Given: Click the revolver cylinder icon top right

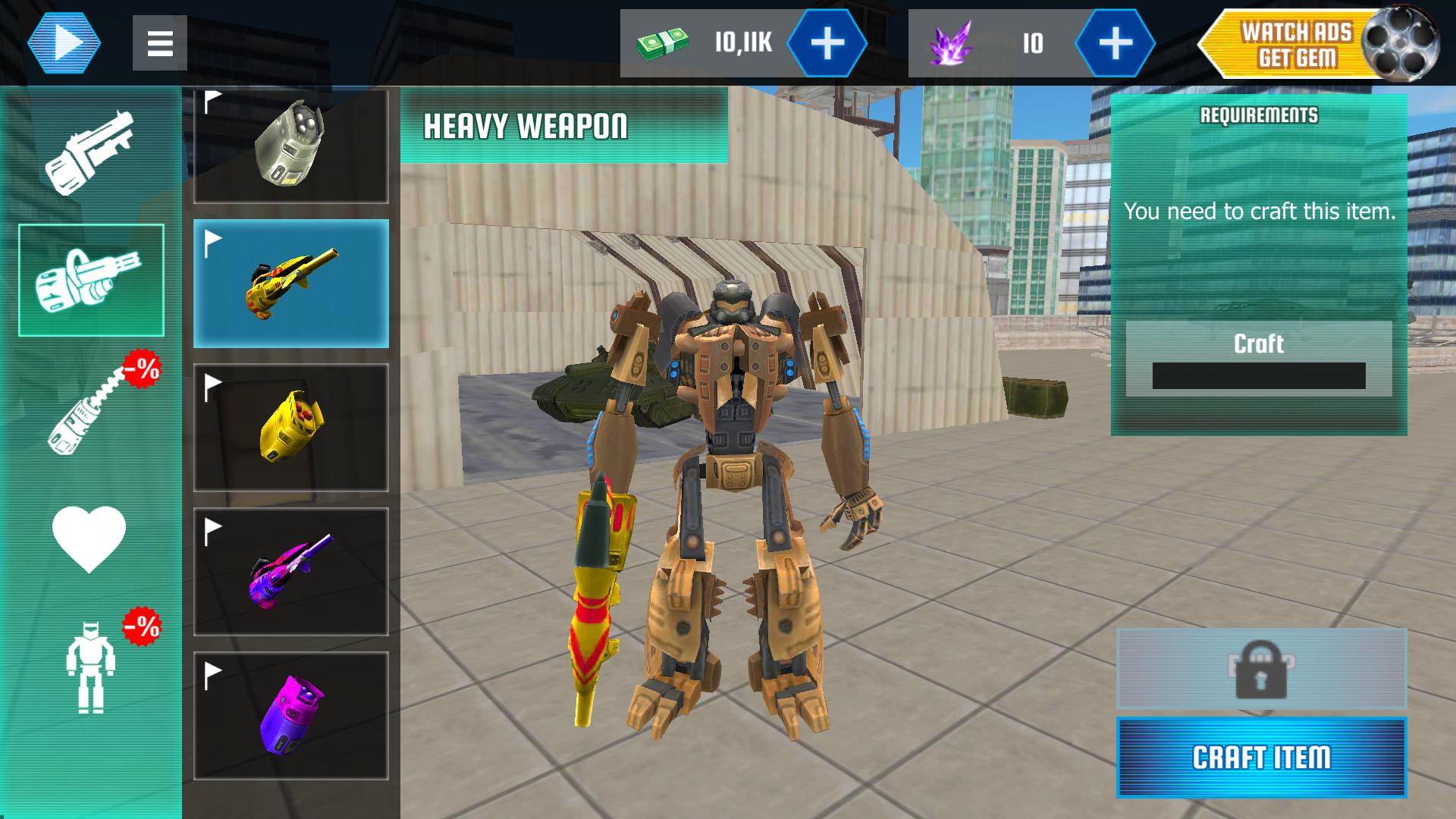Looking at the screenshot, I should tap(1404, 43).
